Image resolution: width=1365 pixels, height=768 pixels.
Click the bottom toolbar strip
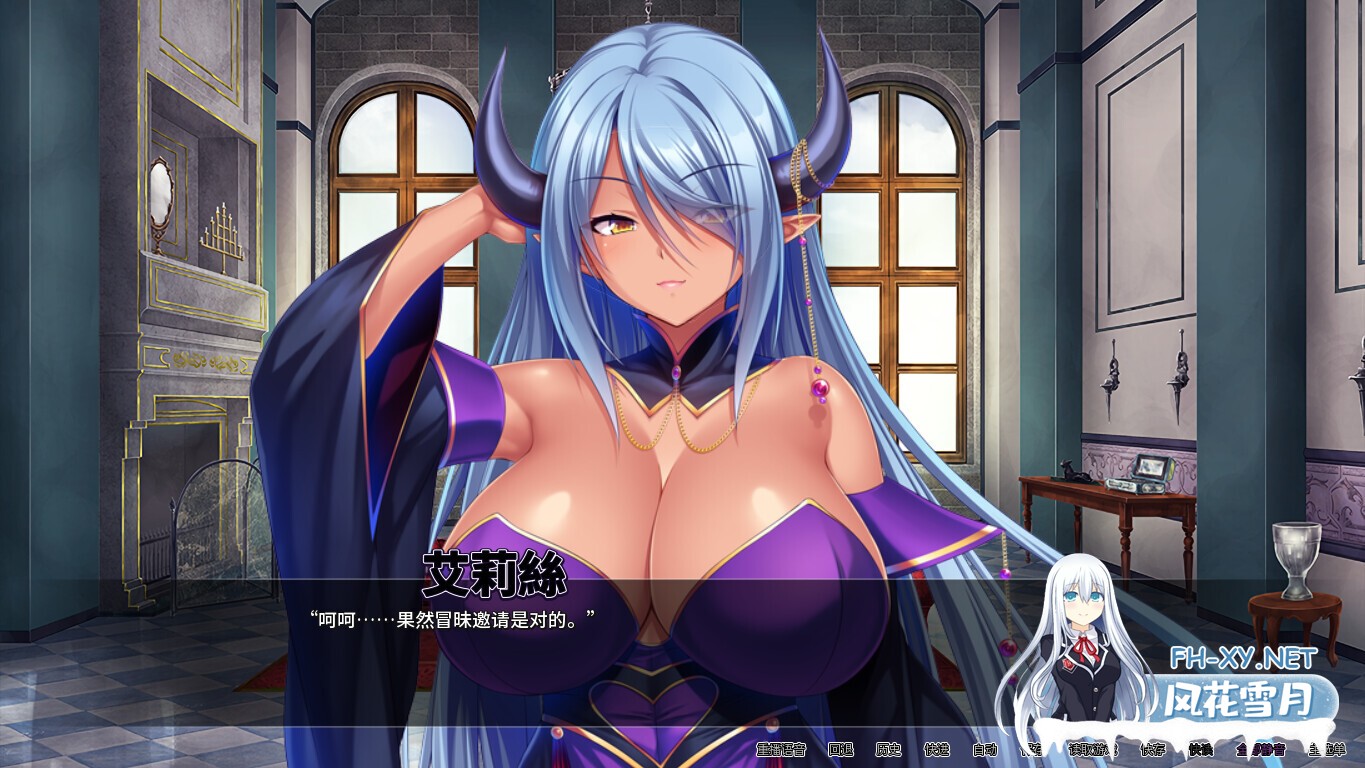click(x=1050, y=752)
